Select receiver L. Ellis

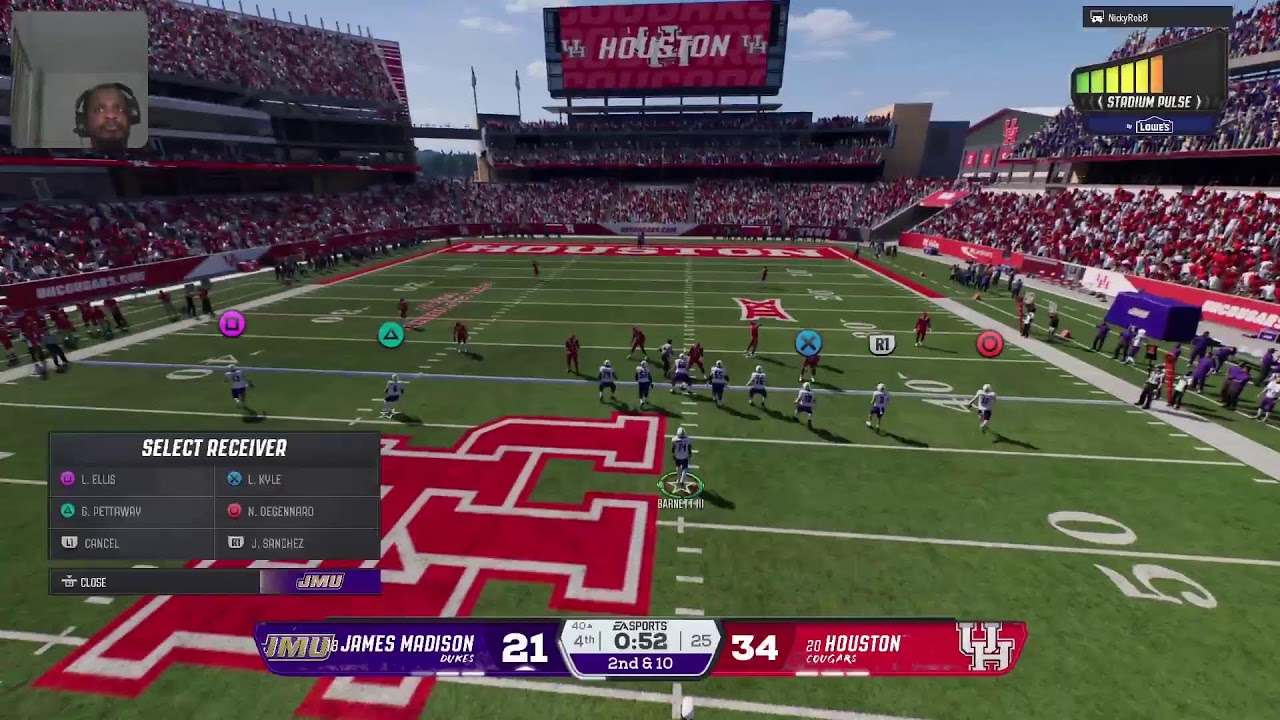click(x=98, y=480)
